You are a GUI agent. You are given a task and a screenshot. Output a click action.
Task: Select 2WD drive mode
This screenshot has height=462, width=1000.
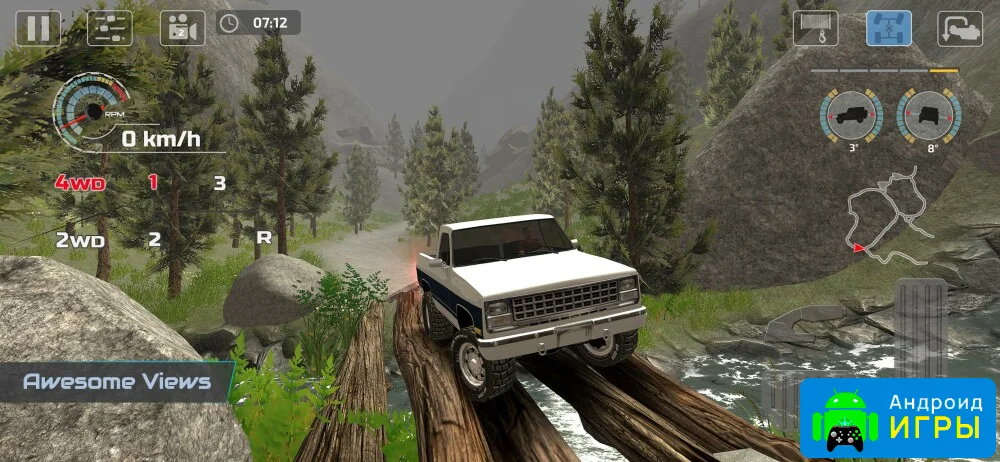[80, 239]
